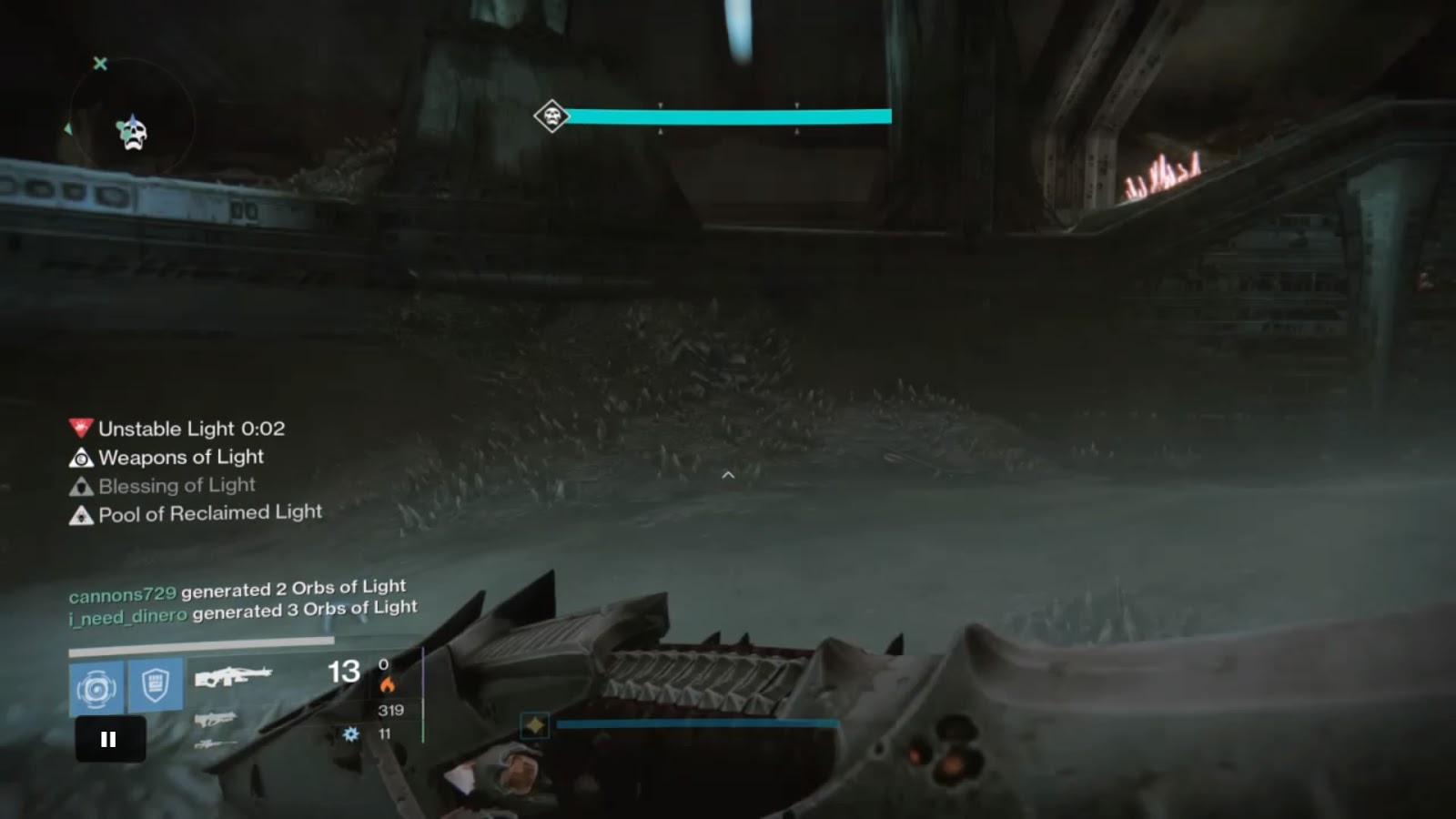1456x819 pixels.
Task: Click Crota's skull icon on the boss health bar
Action: (x=551, y=114)
